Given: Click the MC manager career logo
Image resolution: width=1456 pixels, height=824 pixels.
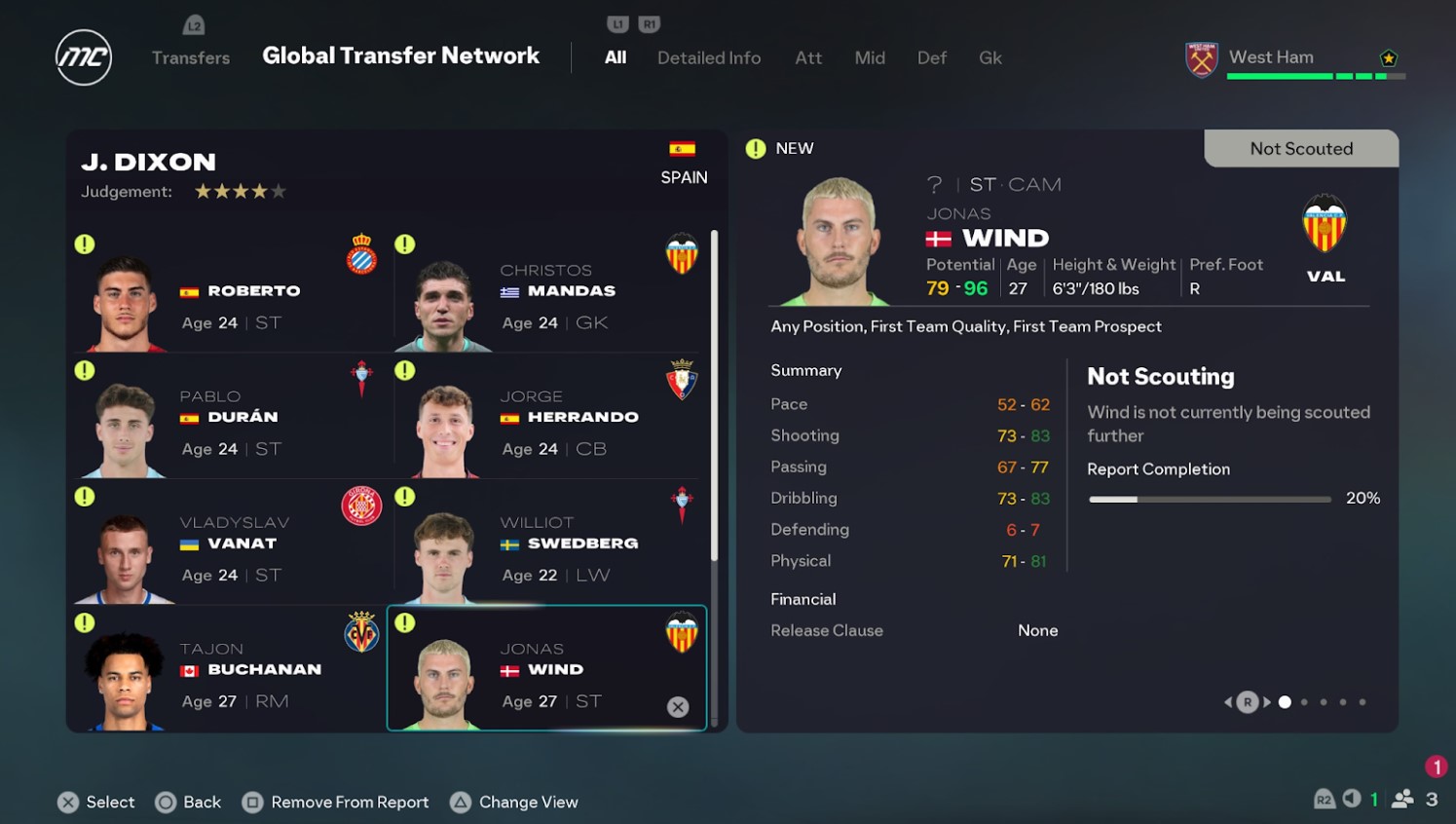Looking at the screenshot, I should [x=84, y=57].
